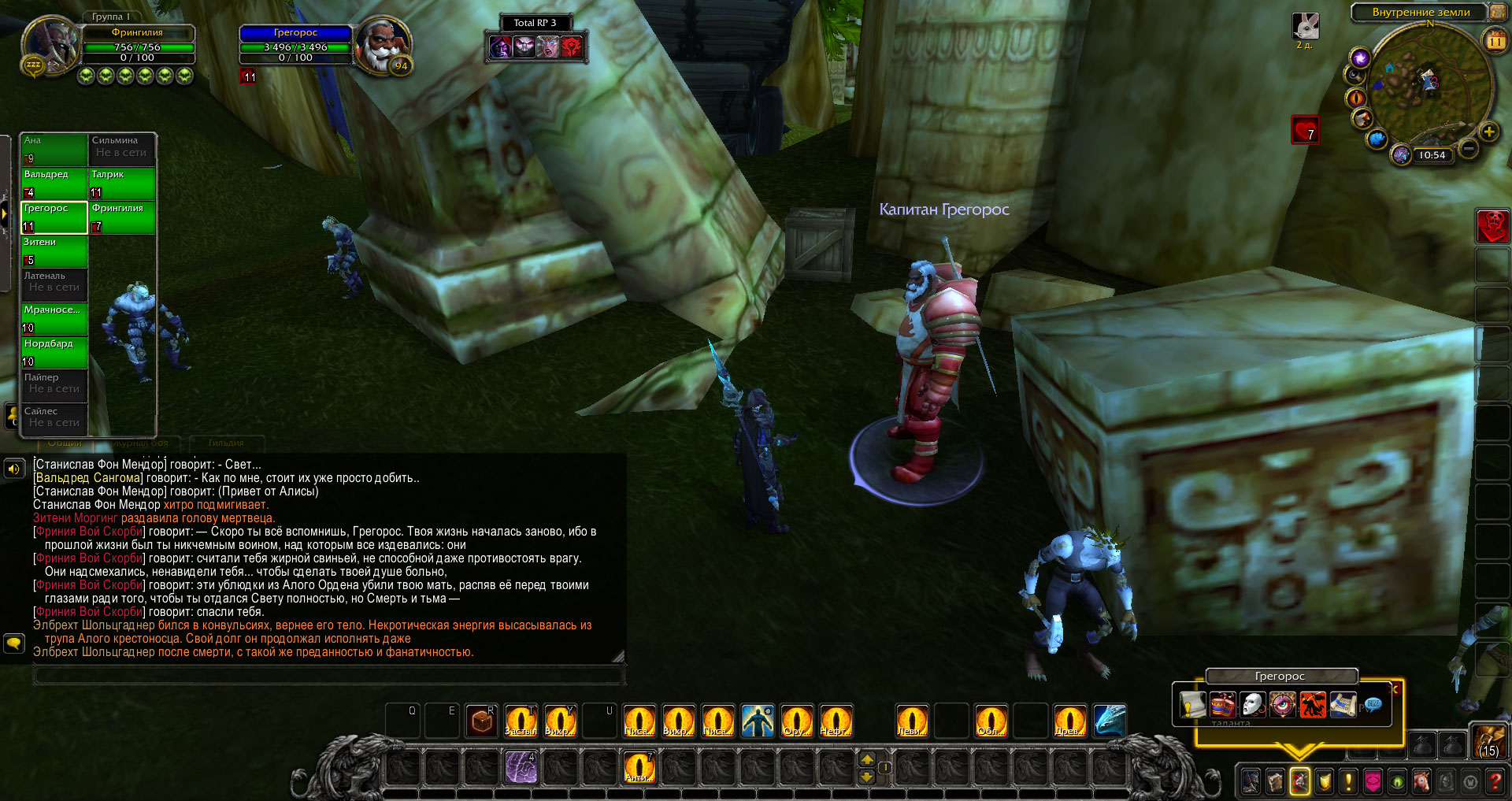The image size is (1512, 801).
Task: Open the calendar showing day 11
Action: pyautogui.click(x=1495, y=40)
